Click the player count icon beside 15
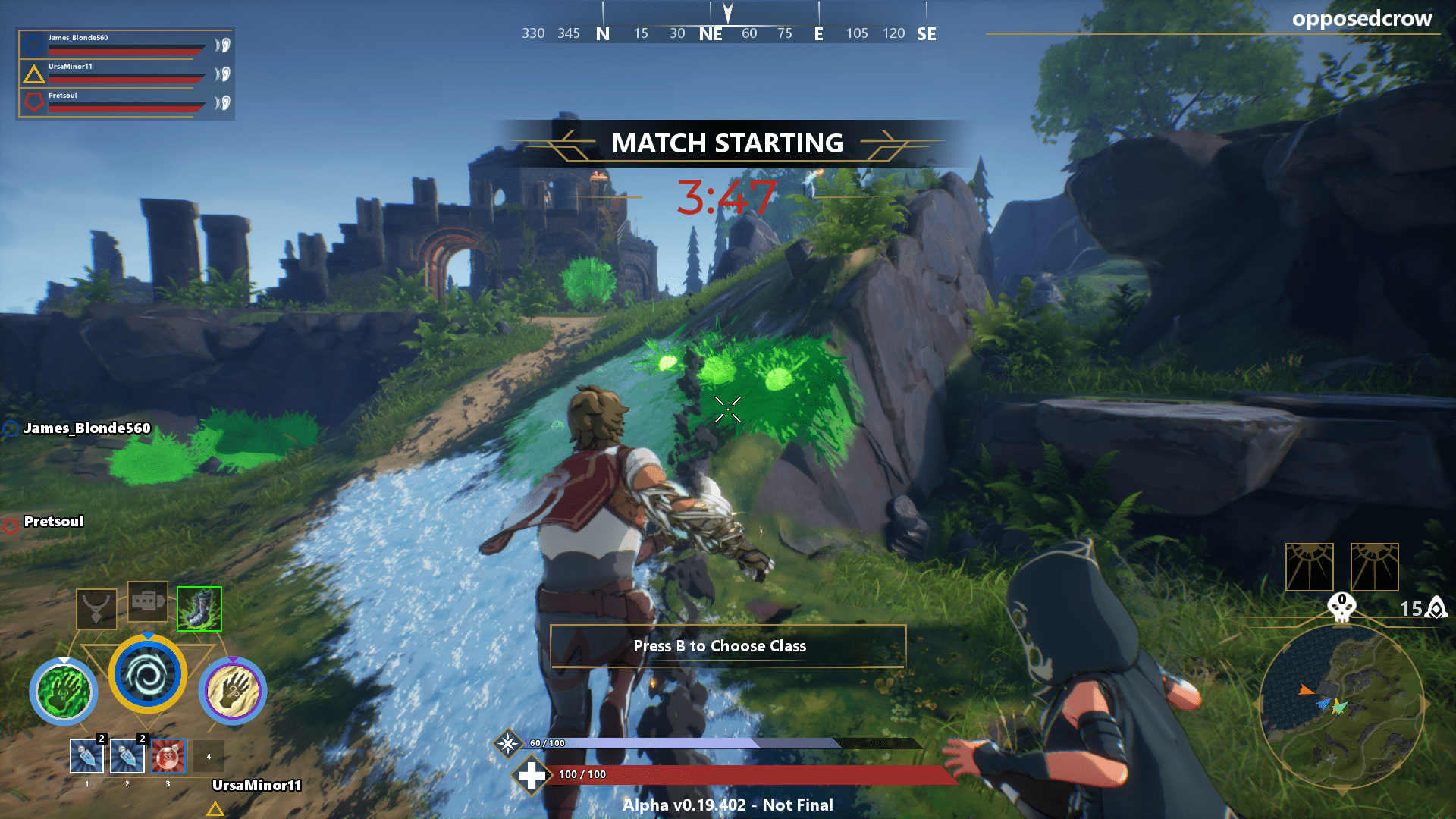 pyautogui.click(x=1436, y=607)
